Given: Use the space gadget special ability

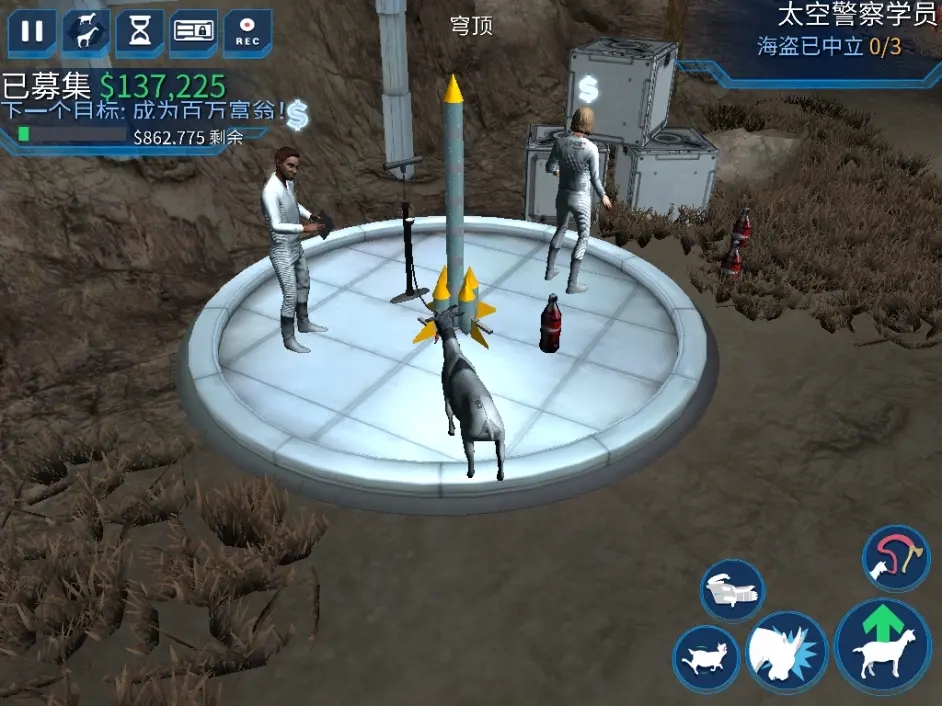Looking at the screenshot, I should click(732, 591).
